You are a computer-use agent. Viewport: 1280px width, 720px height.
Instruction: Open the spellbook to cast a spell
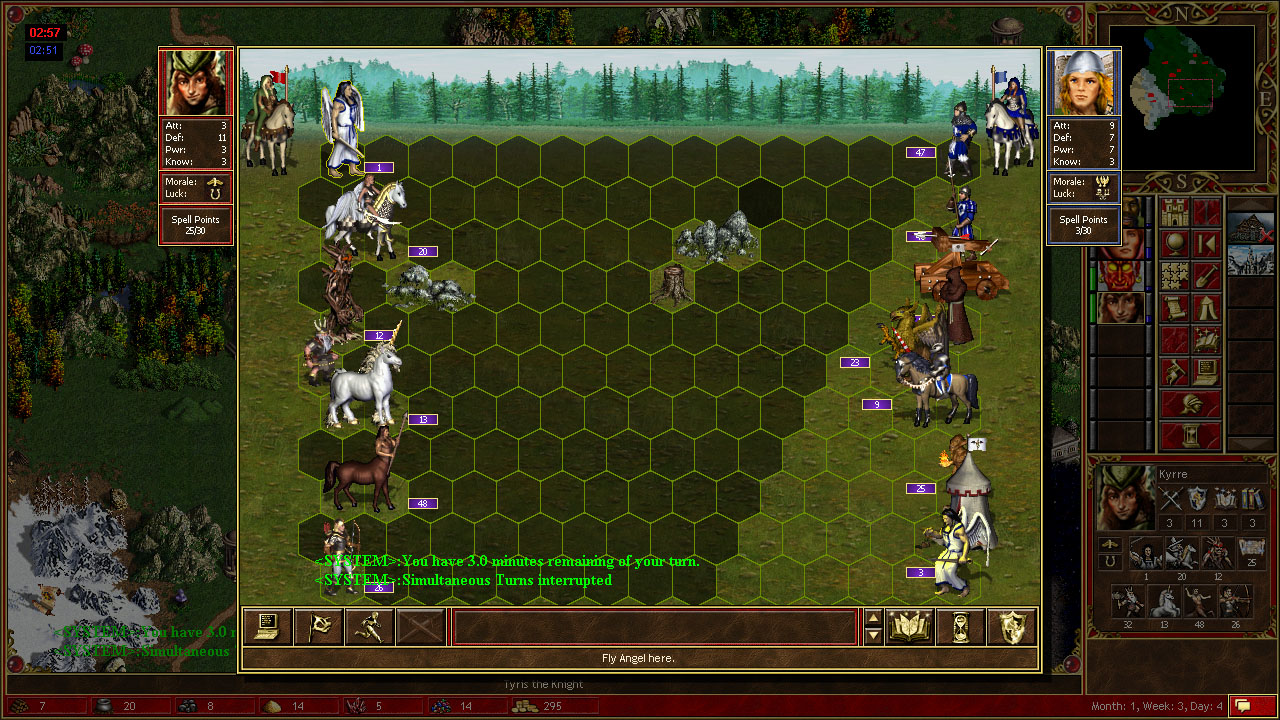click(910, 627)
